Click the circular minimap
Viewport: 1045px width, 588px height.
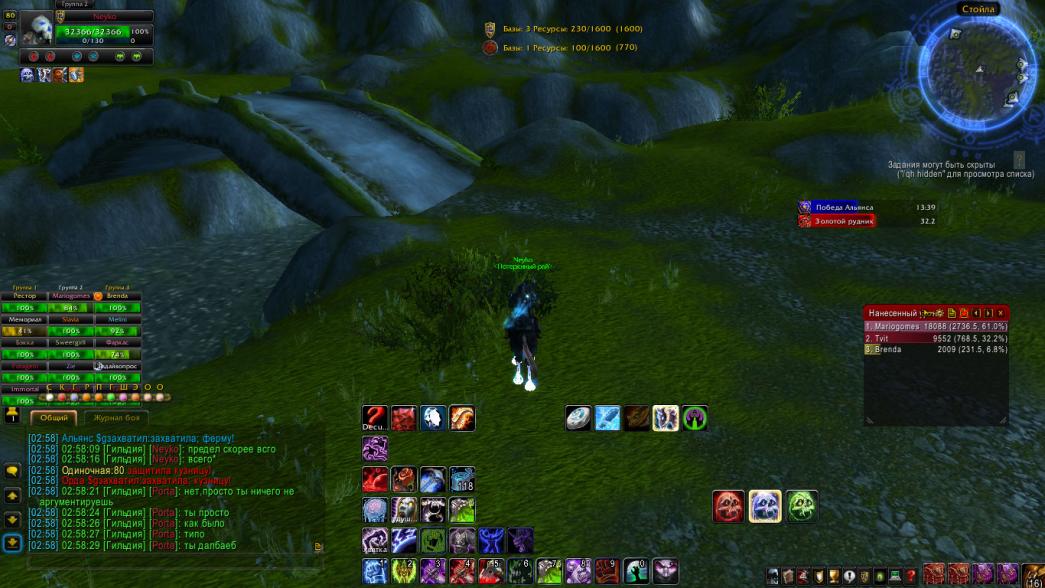tap(969, 65)
